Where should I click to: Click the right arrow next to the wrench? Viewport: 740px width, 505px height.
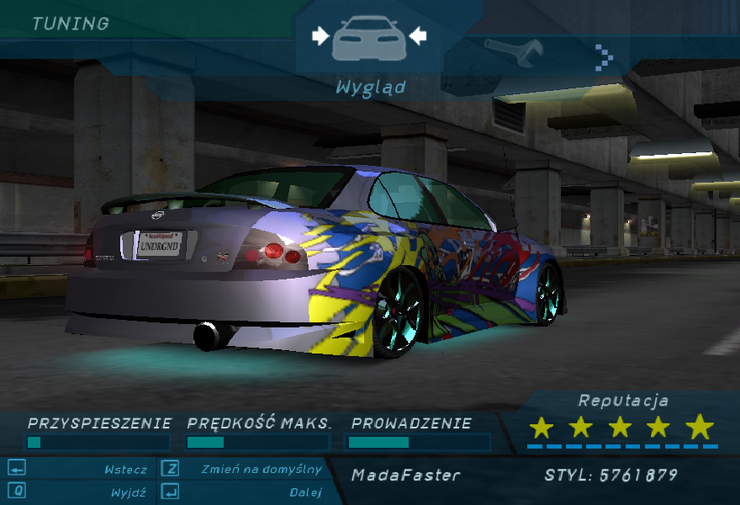click(x=603, y=56)
